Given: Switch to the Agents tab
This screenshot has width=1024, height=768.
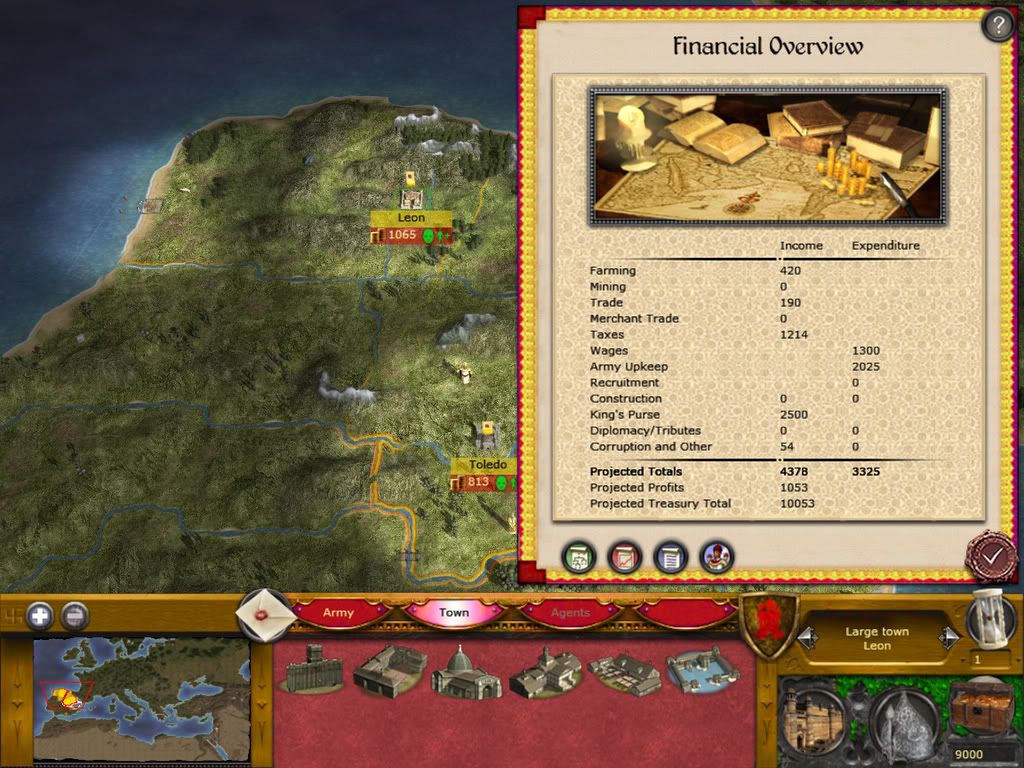Looking at the screenshot, I should tap(570, 613).
